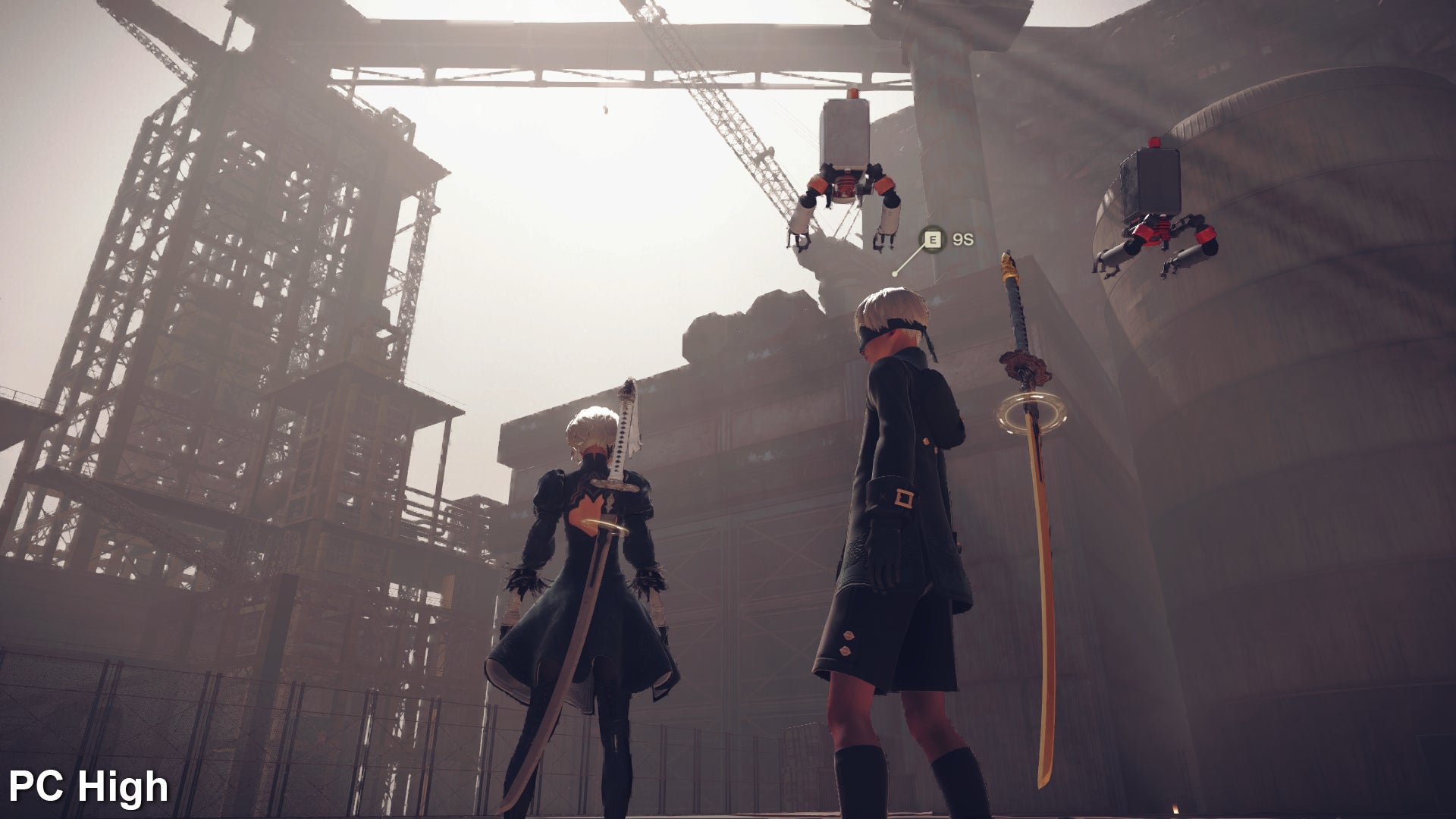
Task: Click the E interaction button prompt
Action: point(933,237)
